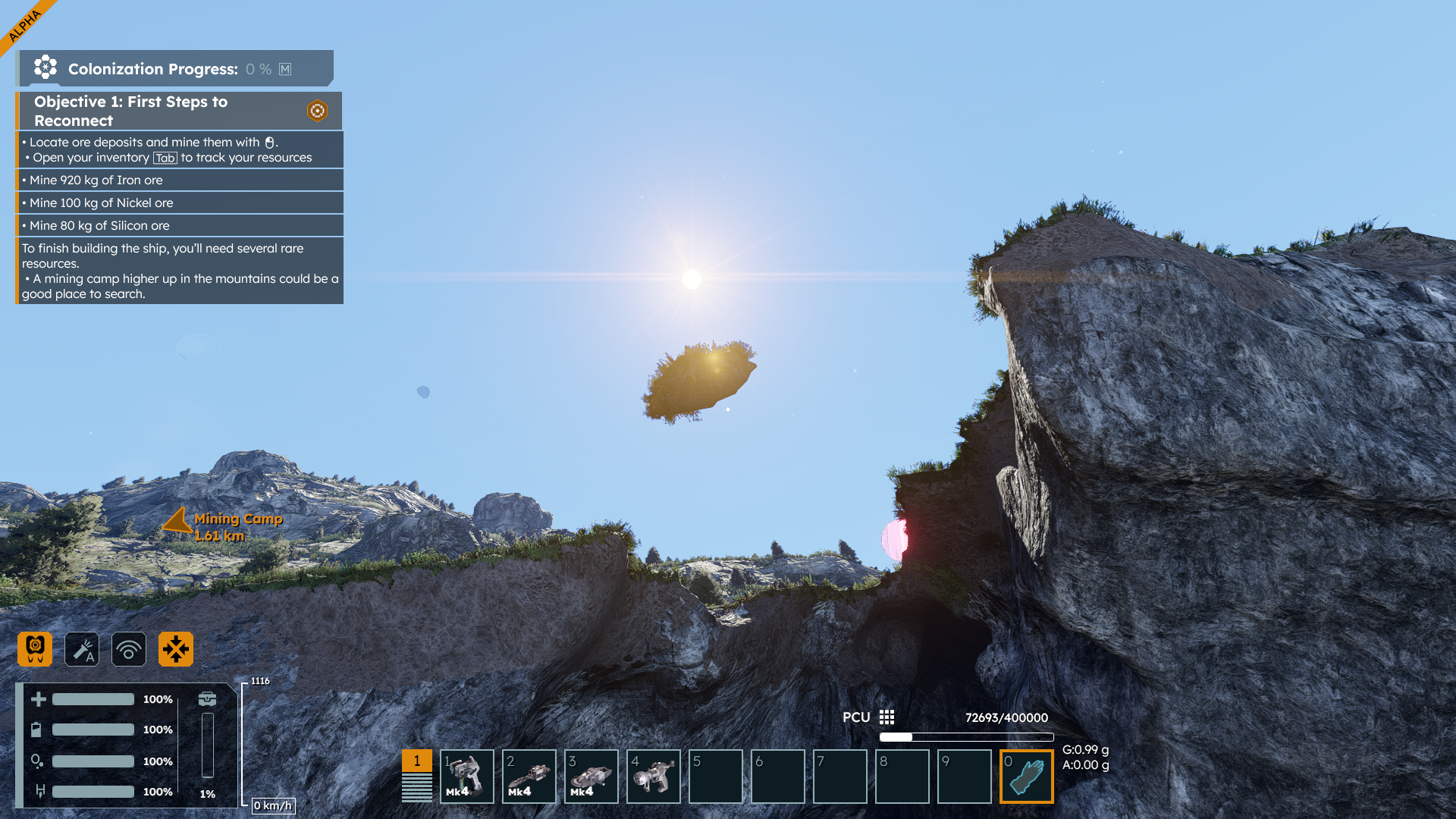Select the Mk4 welder in slot 2

[x=529, y=777]
